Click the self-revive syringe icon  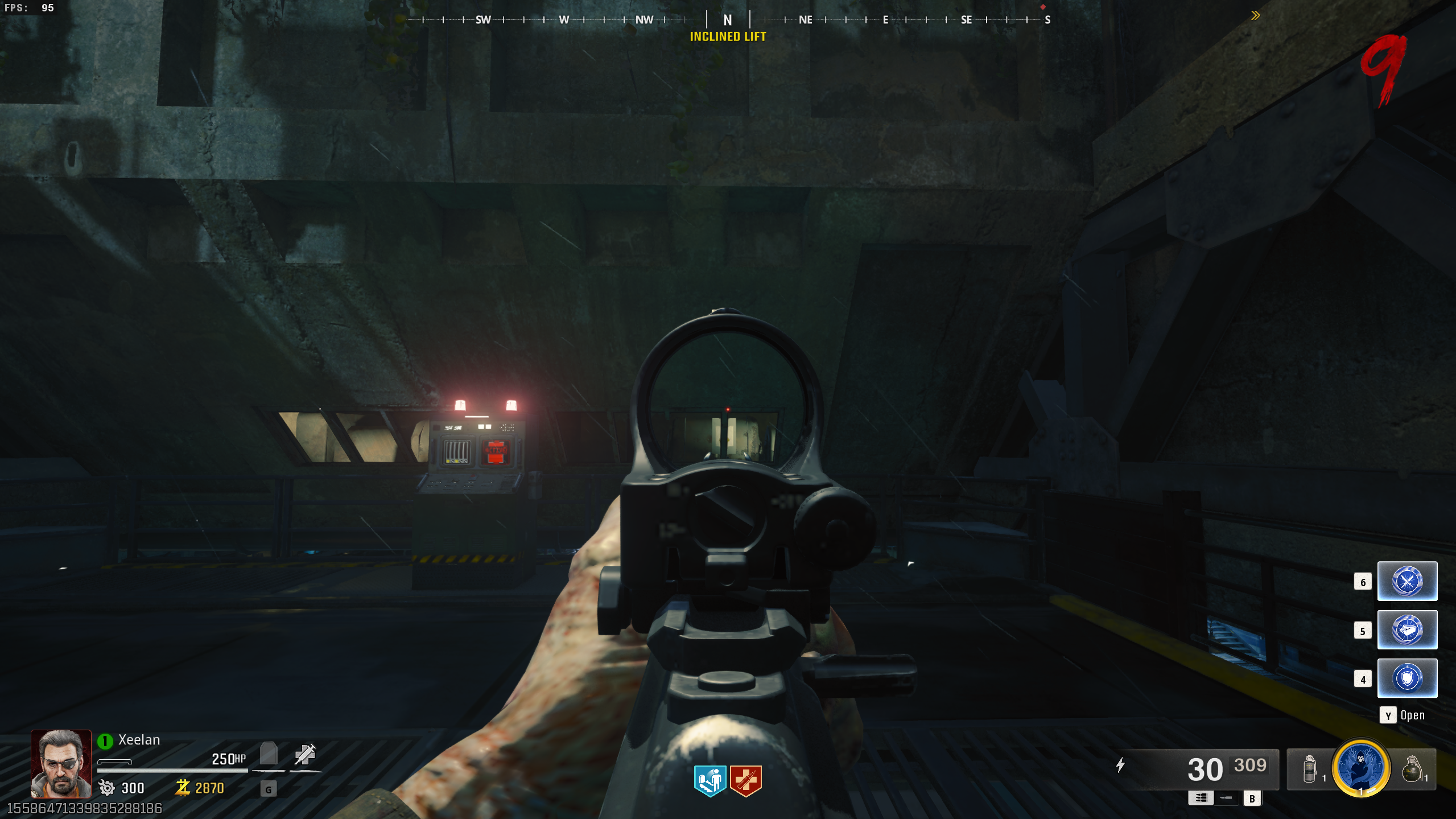(305, 754)
